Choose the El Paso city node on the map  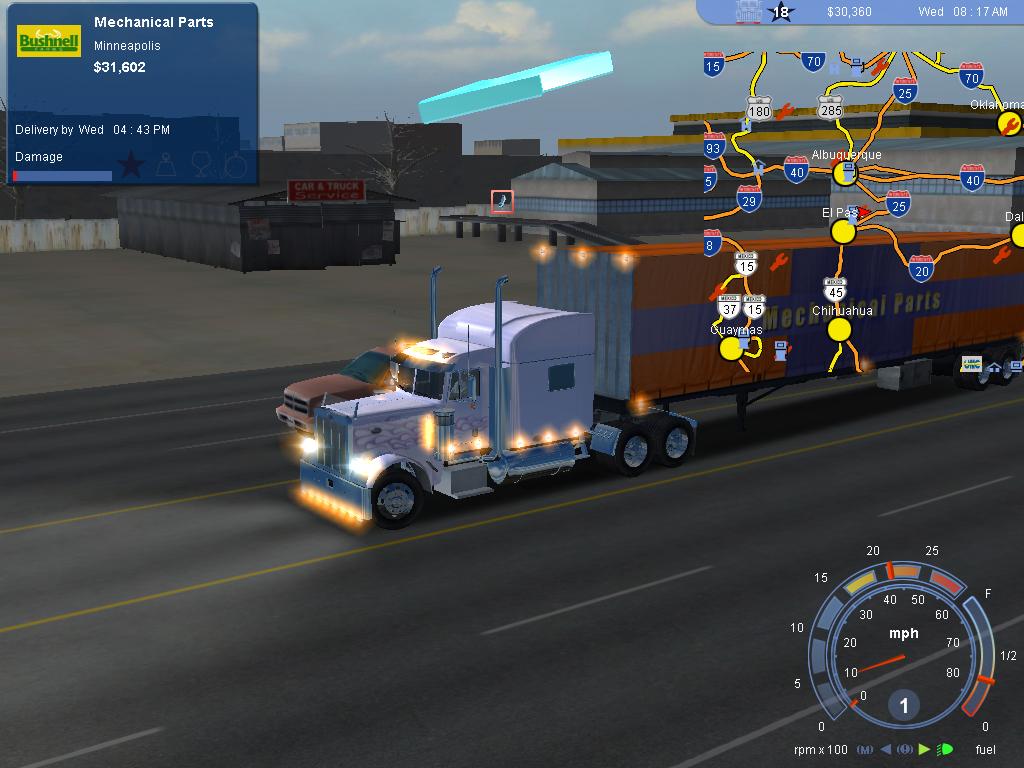point(843,232)
